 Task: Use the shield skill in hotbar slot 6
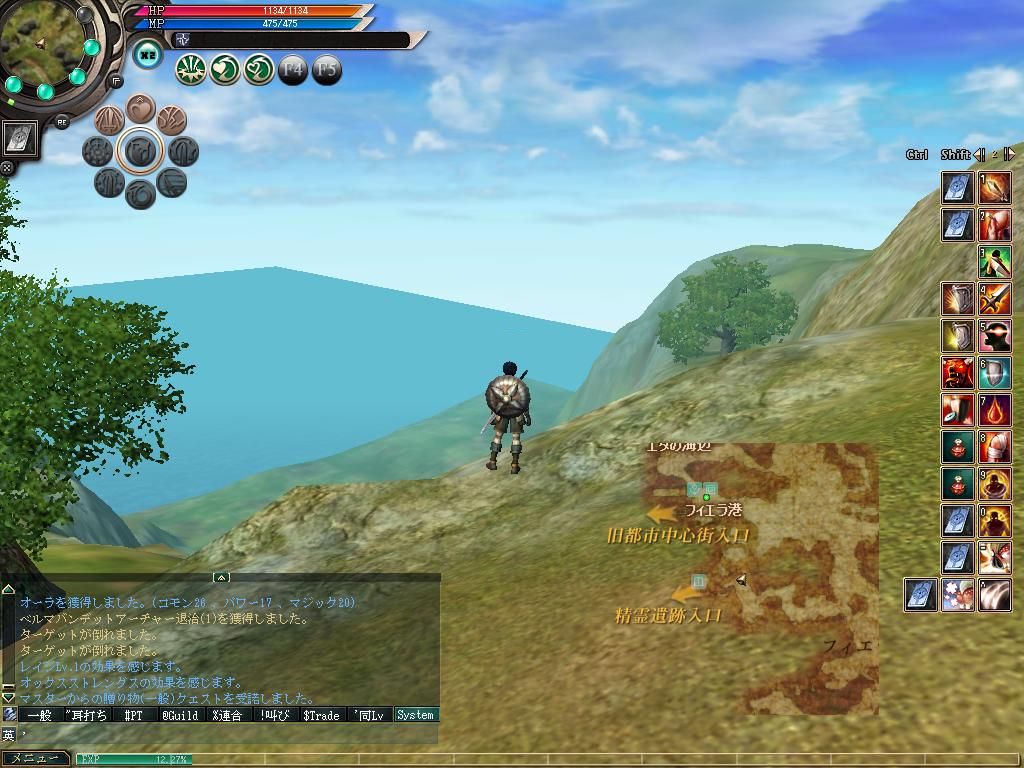(x=995, y=373)
